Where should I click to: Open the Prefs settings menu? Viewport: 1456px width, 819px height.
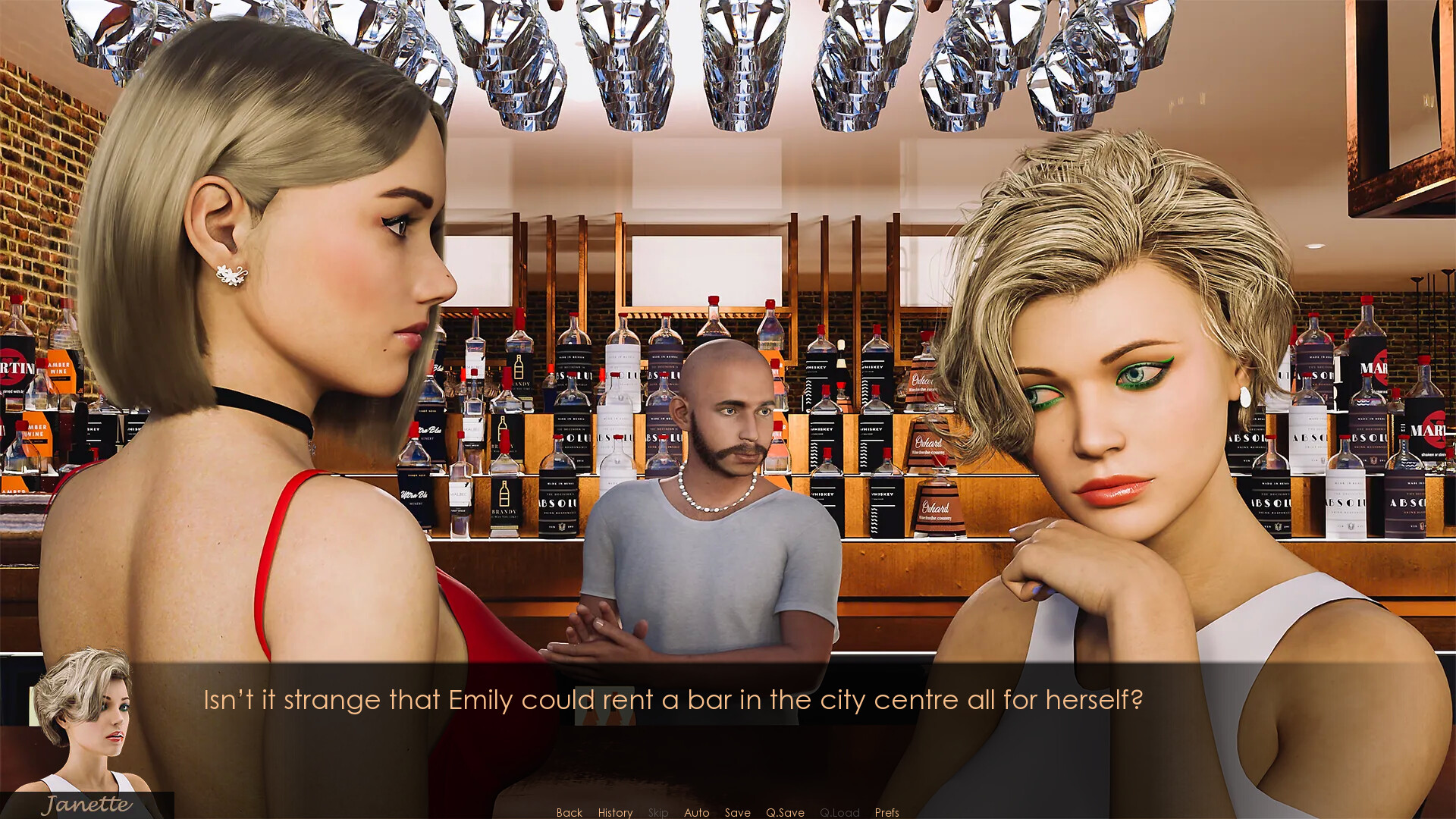point(886,812)
